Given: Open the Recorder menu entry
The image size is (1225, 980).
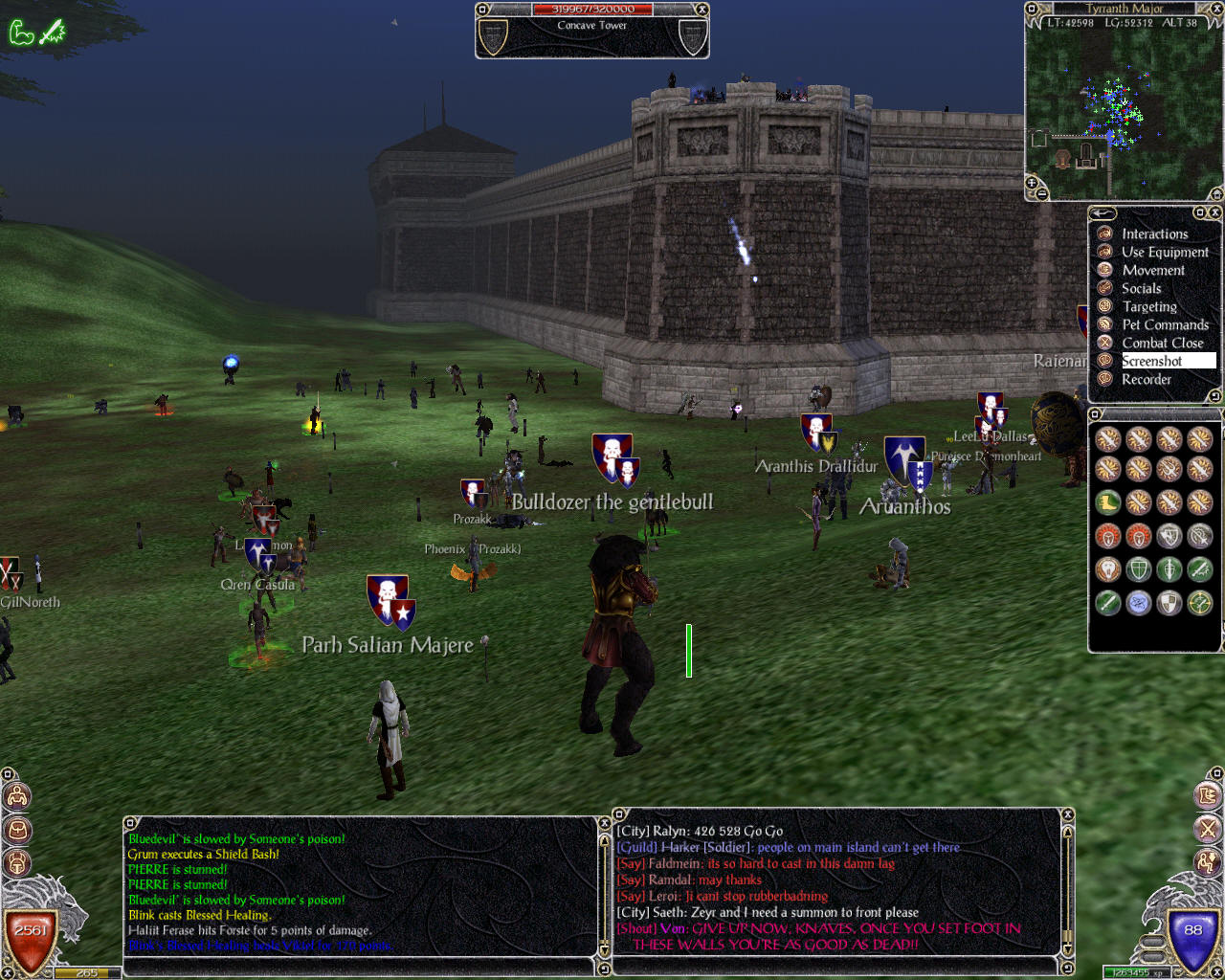Looking at the screenshot, I should point(1146,380).
